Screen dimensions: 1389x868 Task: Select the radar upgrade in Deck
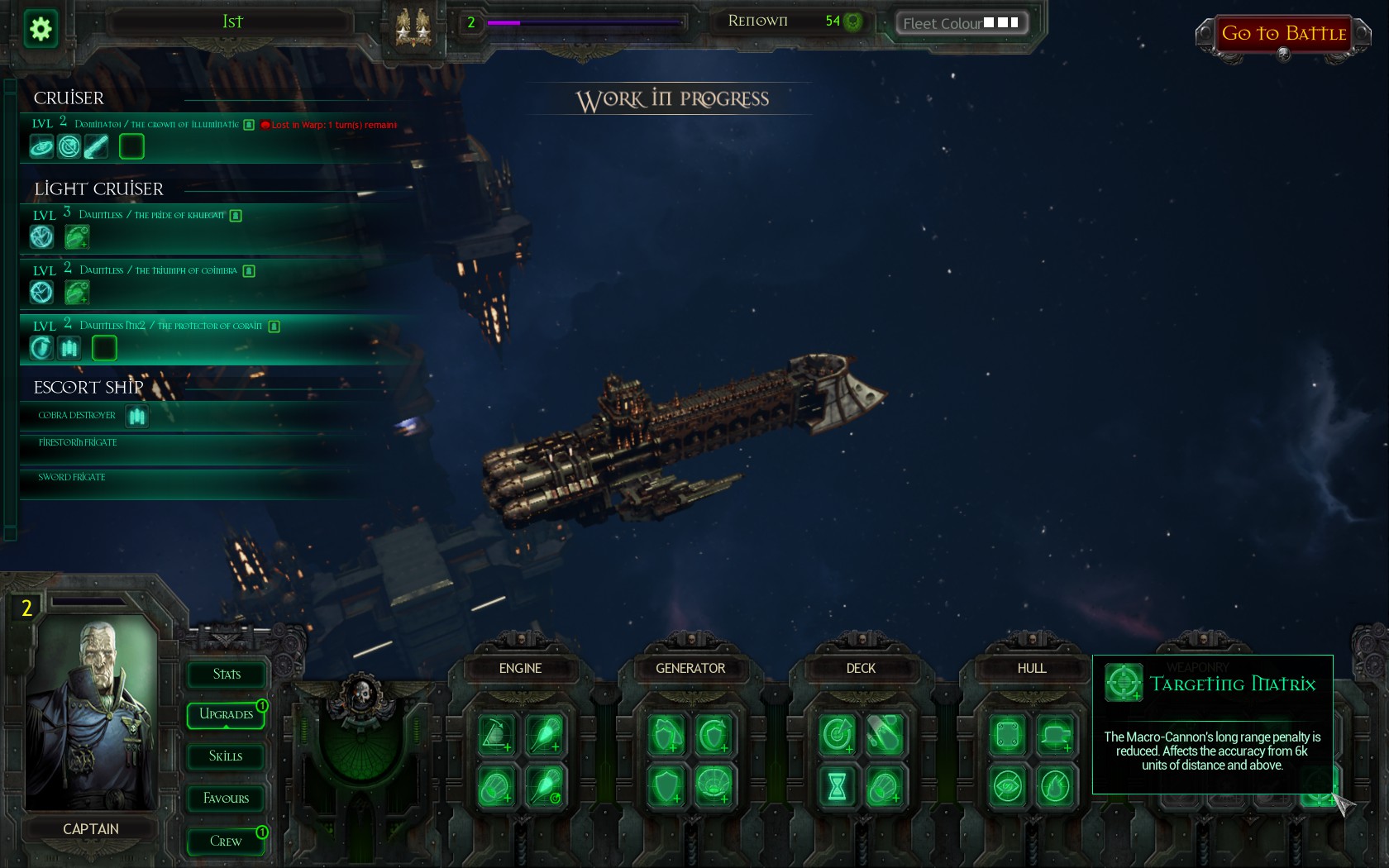[x=837, y=734]
